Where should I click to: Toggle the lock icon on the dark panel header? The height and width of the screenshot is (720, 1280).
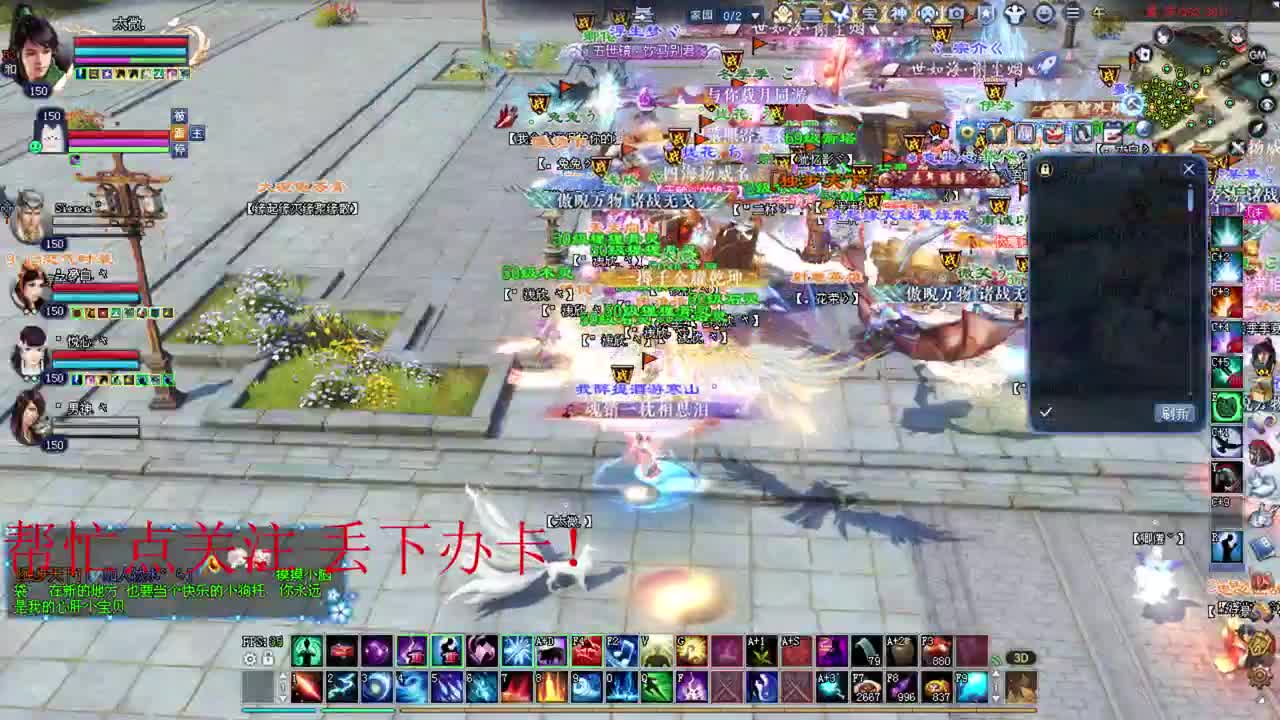(1045, 170)
